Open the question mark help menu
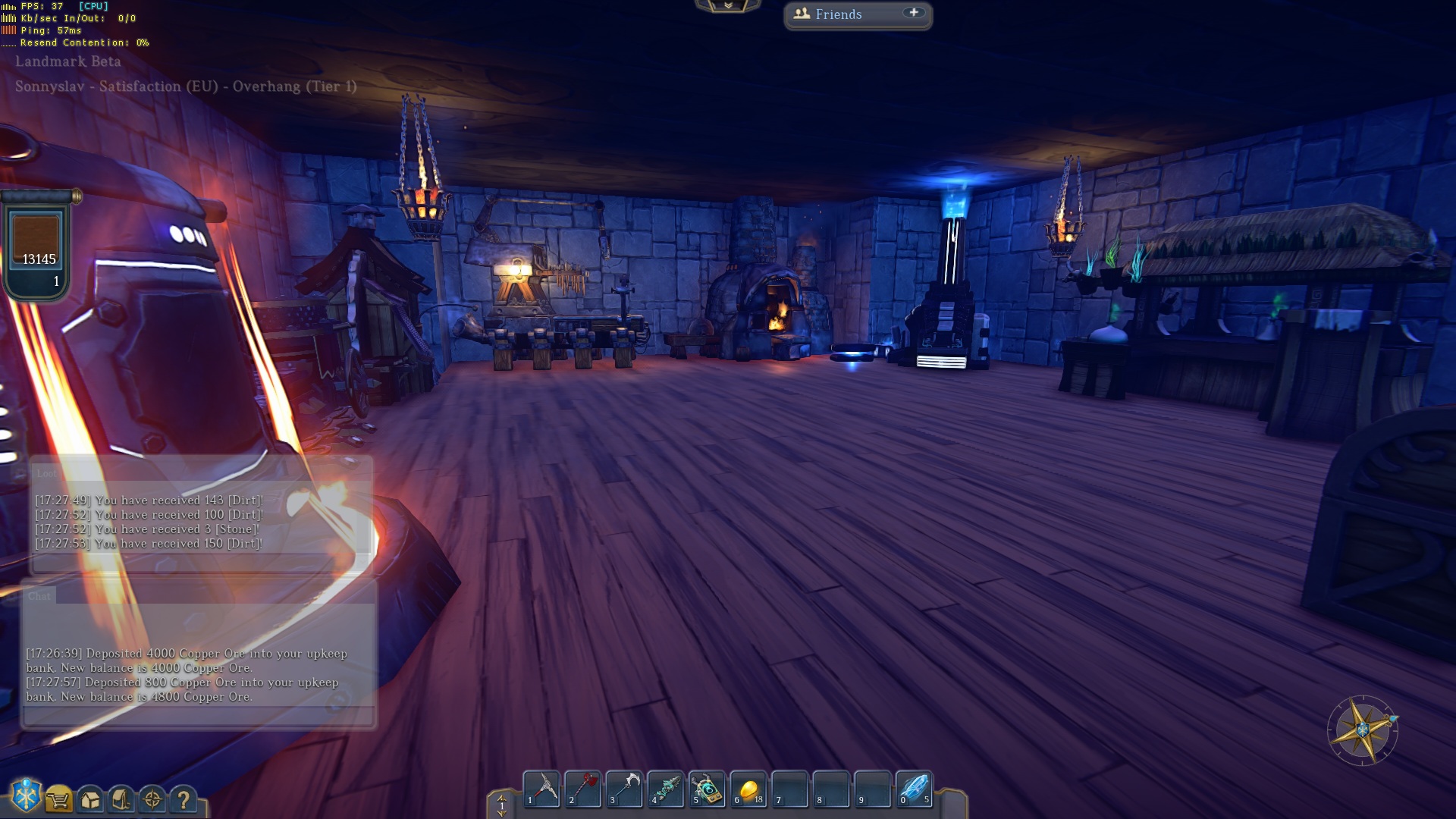The width and height of the screenshot is (1456, 819). pyautogui.click(x=184, y=799)
